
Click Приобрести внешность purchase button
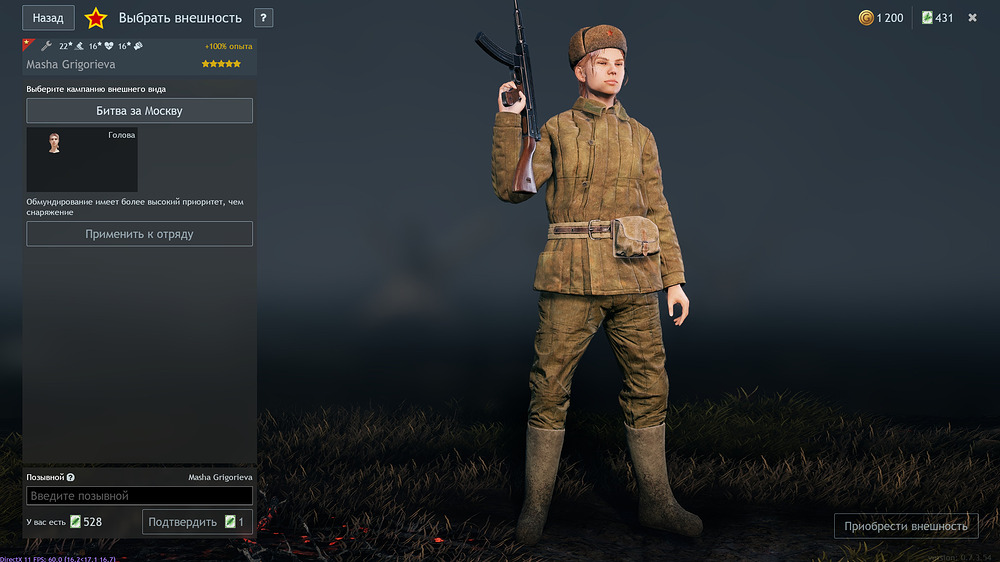[x=905, y=526]
